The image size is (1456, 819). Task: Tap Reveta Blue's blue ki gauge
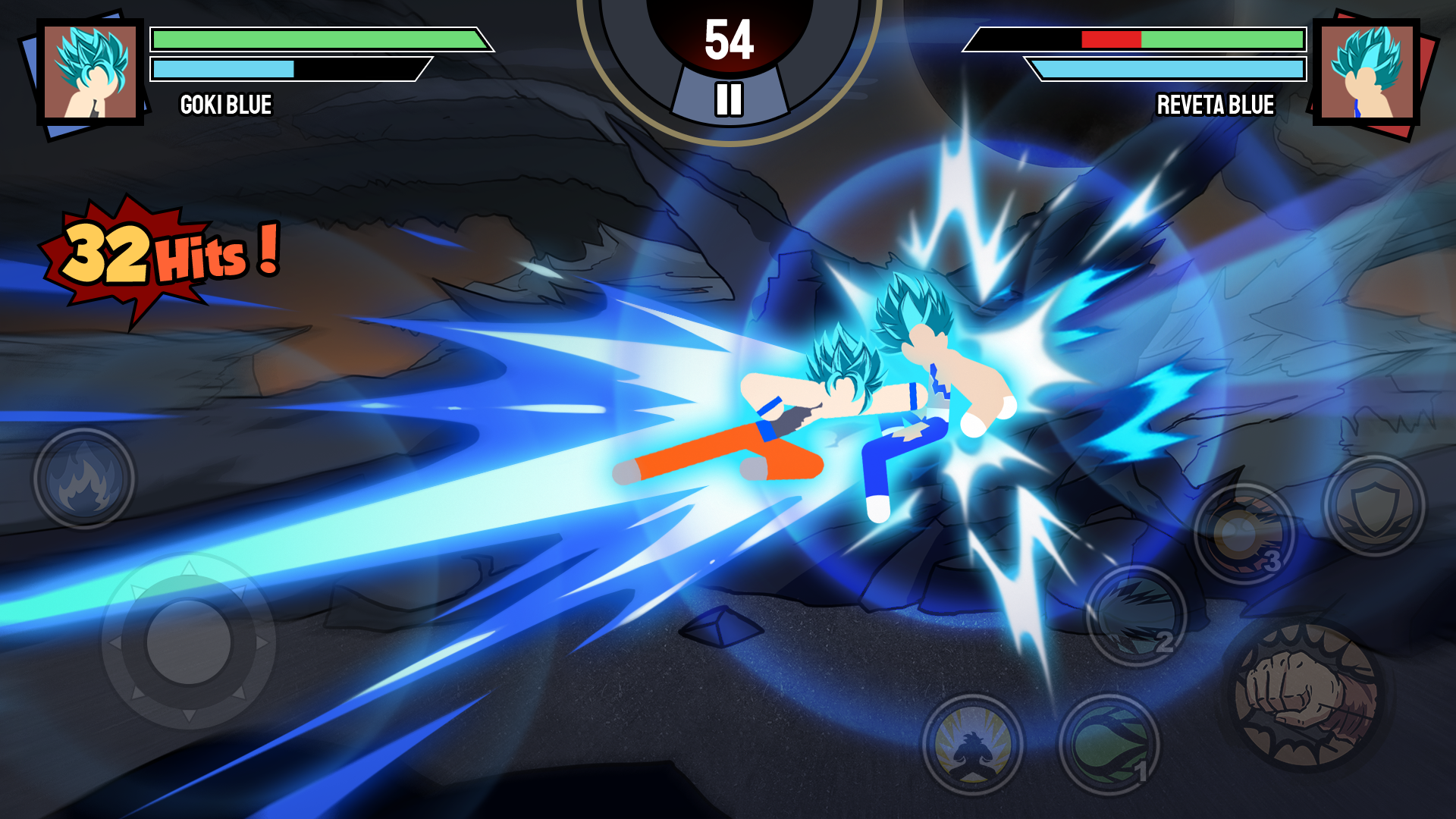pyautogui.click(x=1168, y=68)
